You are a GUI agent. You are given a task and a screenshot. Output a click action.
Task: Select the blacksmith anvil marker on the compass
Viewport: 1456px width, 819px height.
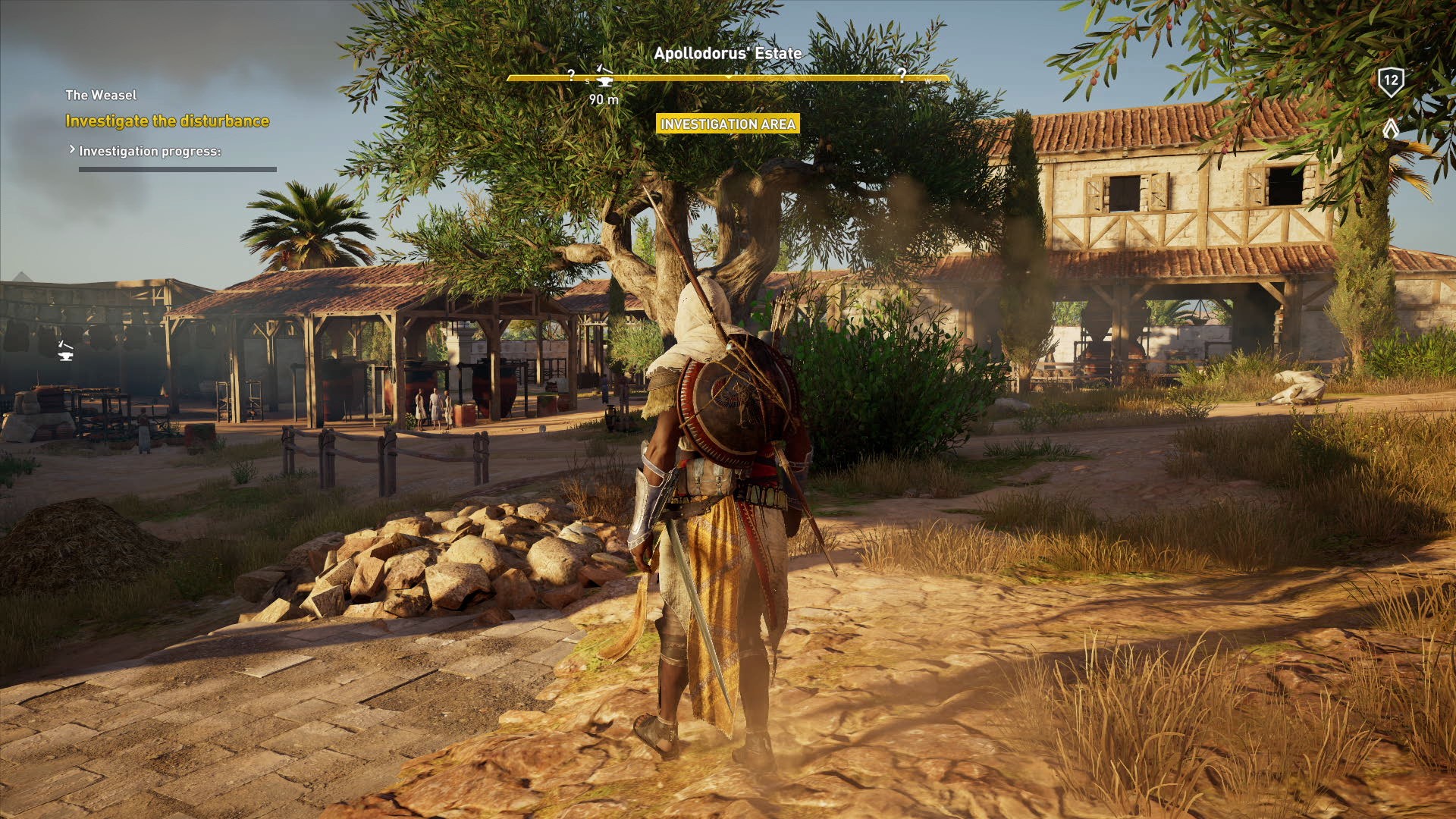[x=604, y=77]
